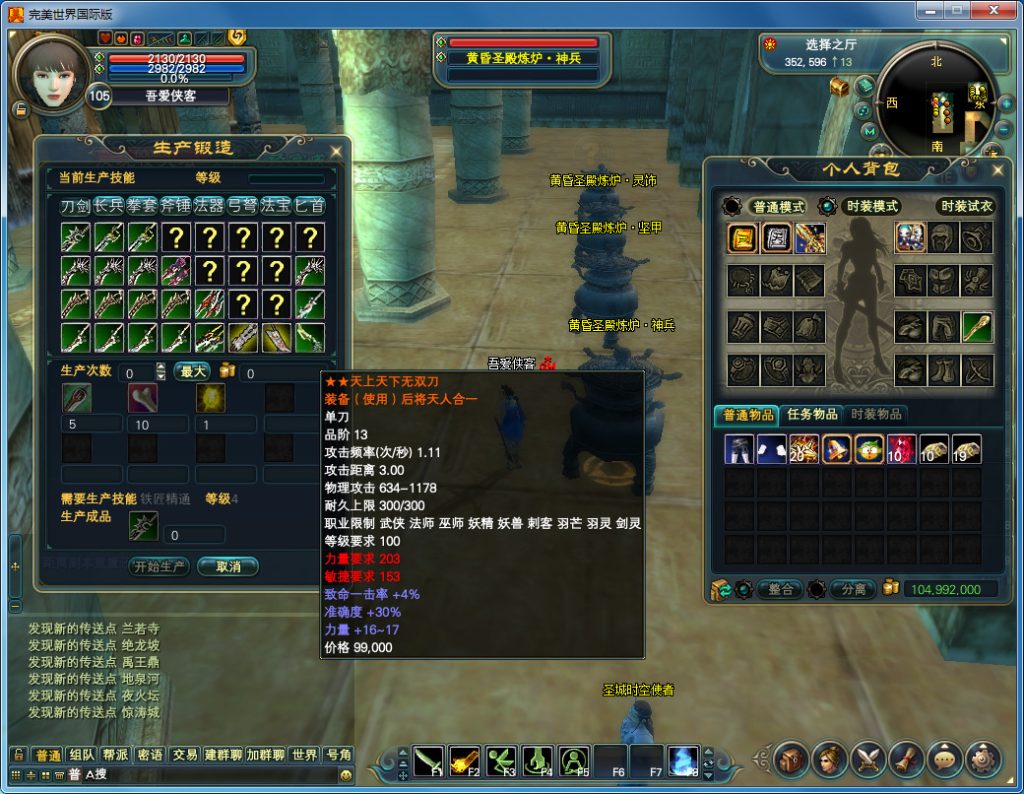Click the 分离 split button in the bag

pos(853,589)
